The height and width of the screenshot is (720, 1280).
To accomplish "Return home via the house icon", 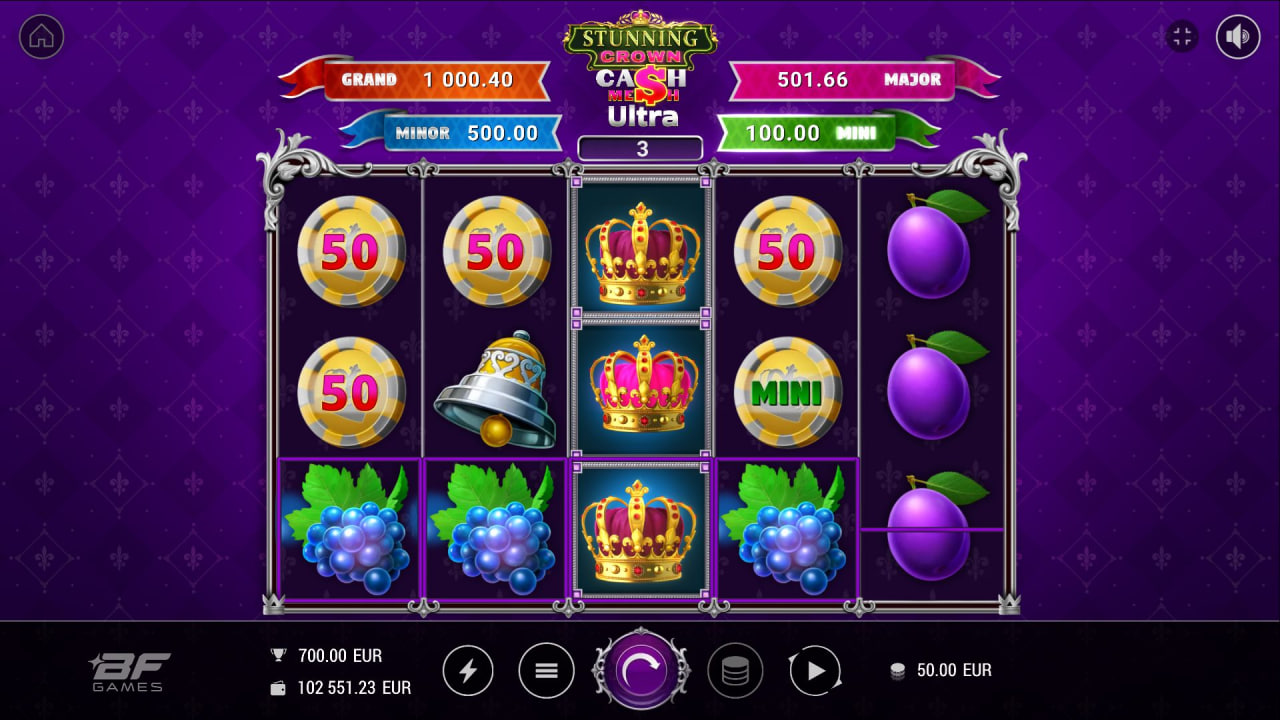I will click(41, 37).
